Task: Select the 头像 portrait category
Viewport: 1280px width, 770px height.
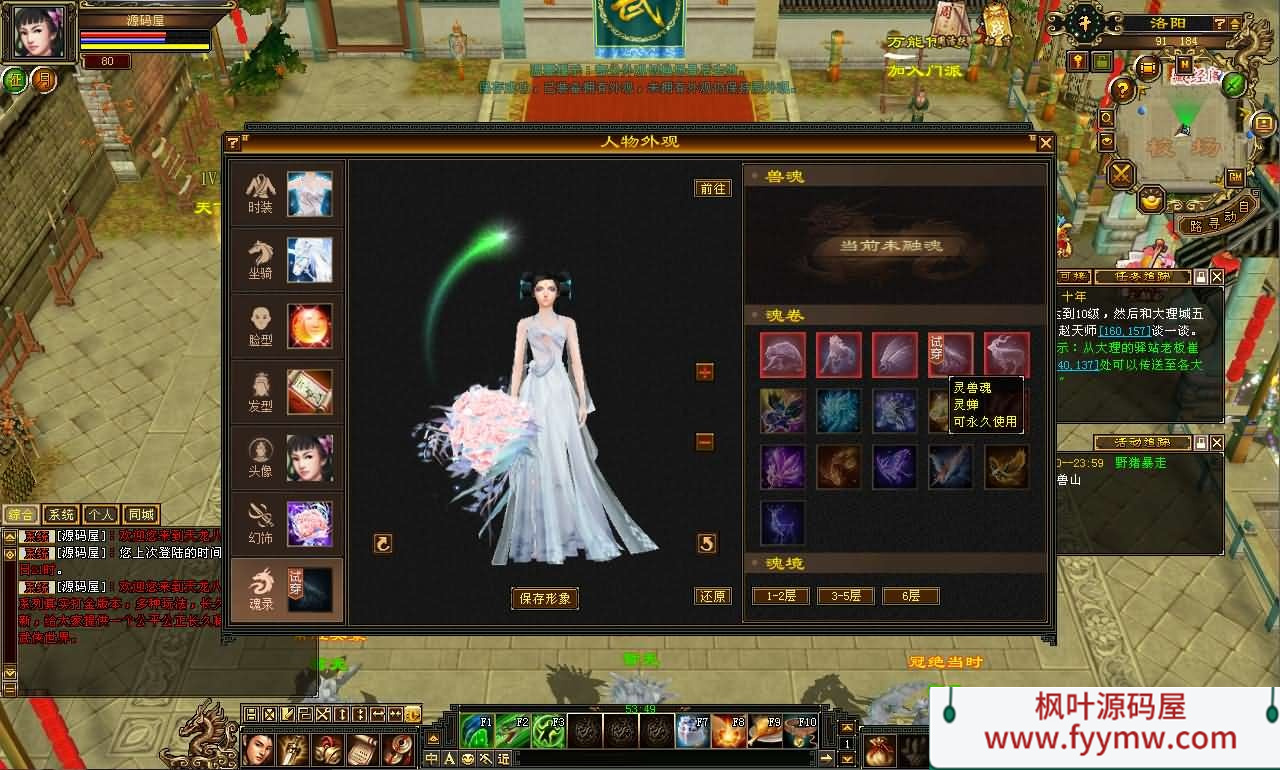Action: 286,457
